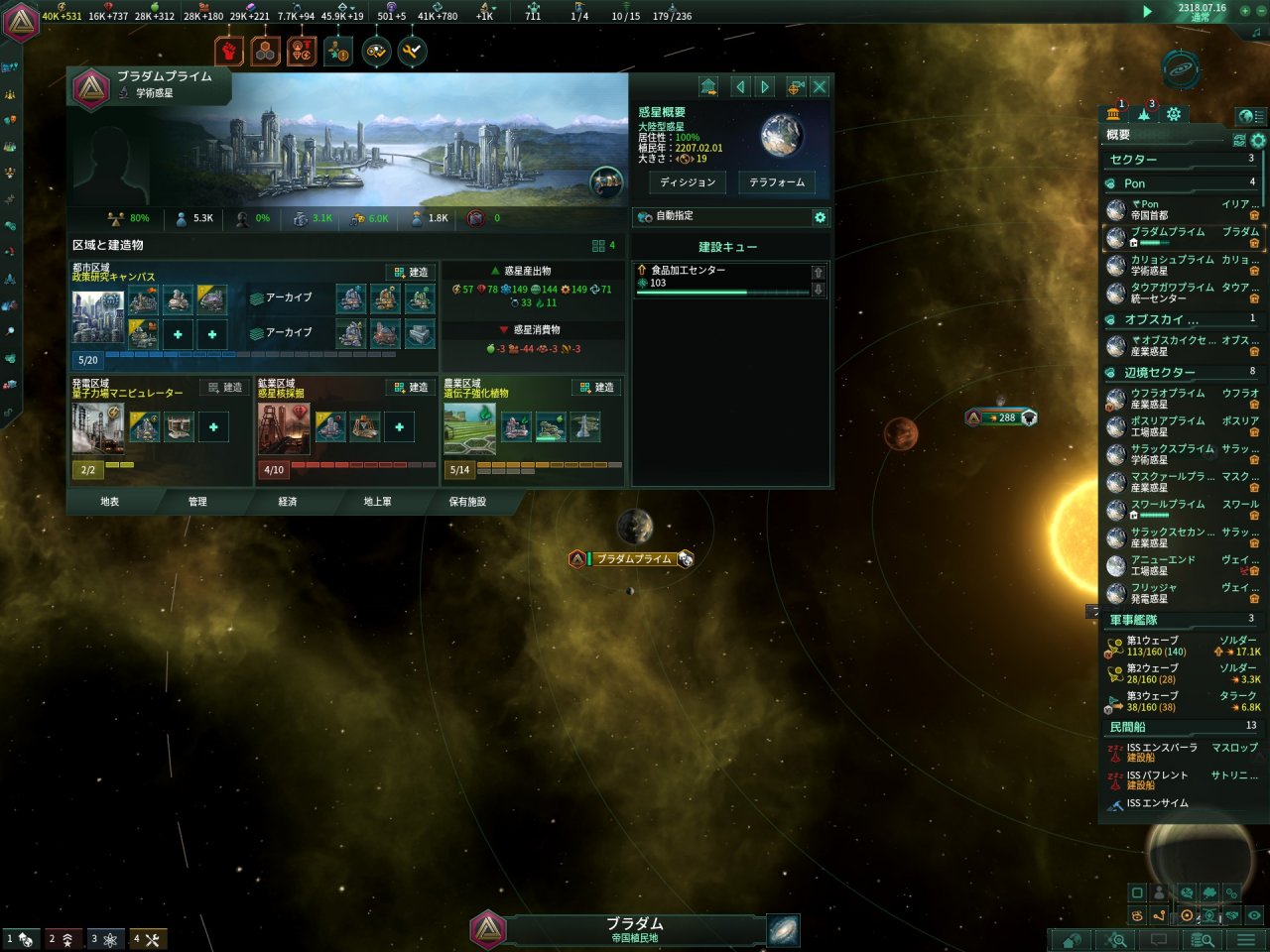This screenshot has width=1270, height=952.
Task: Switch to the 管理 tab
Action: pyautogui.click(x=197, y=502)
